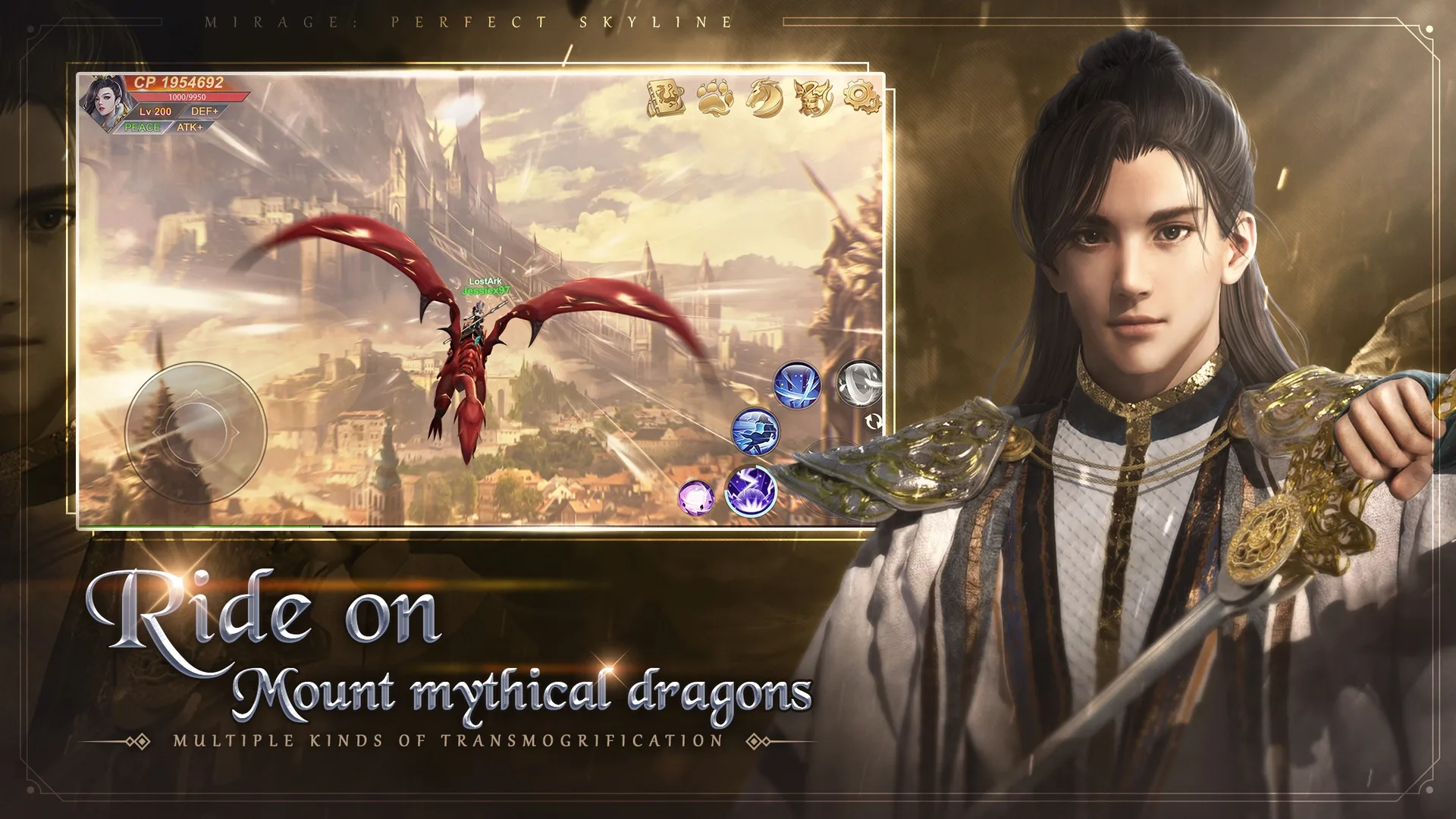The image size is (1456, 819).
Task: Open the helmet transmogrification menu
Action: 811,97
